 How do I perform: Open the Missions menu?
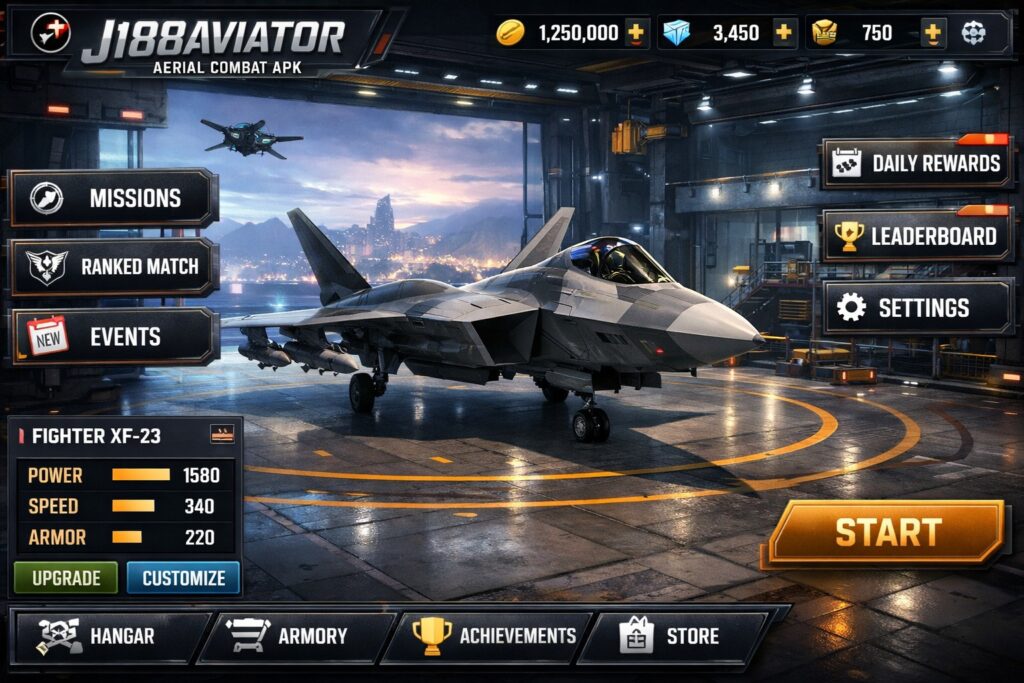tap(114, 198)
